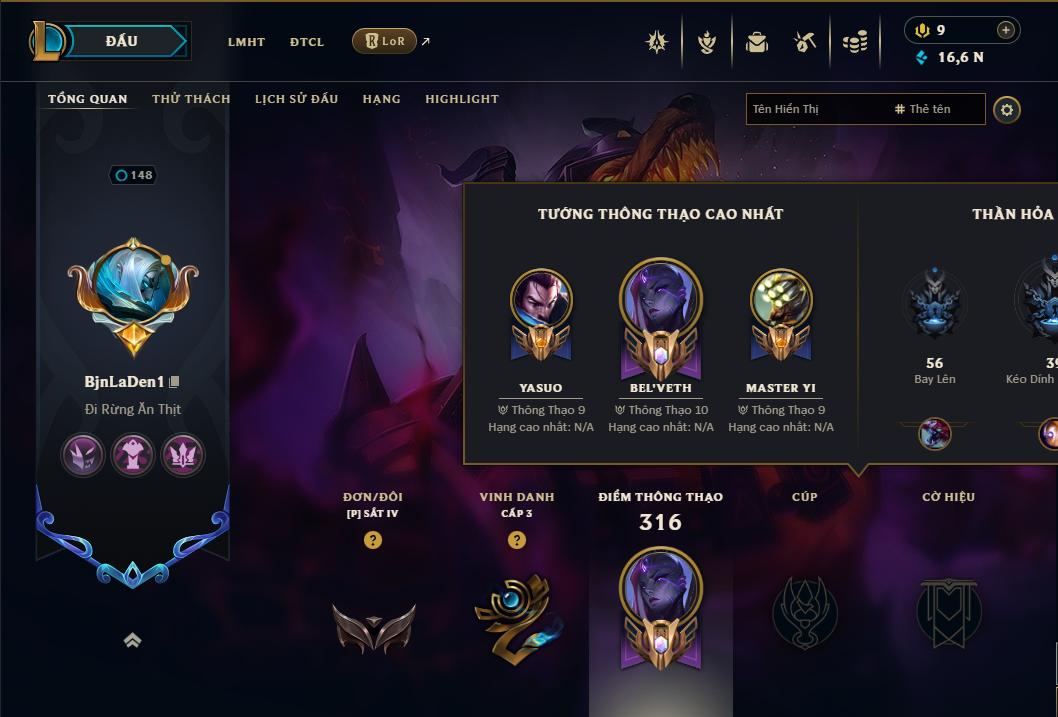Open the LỊCH SỬ ĐẤU tab
The width and height of the screenshot is (1058, 717).
point(296,99)
